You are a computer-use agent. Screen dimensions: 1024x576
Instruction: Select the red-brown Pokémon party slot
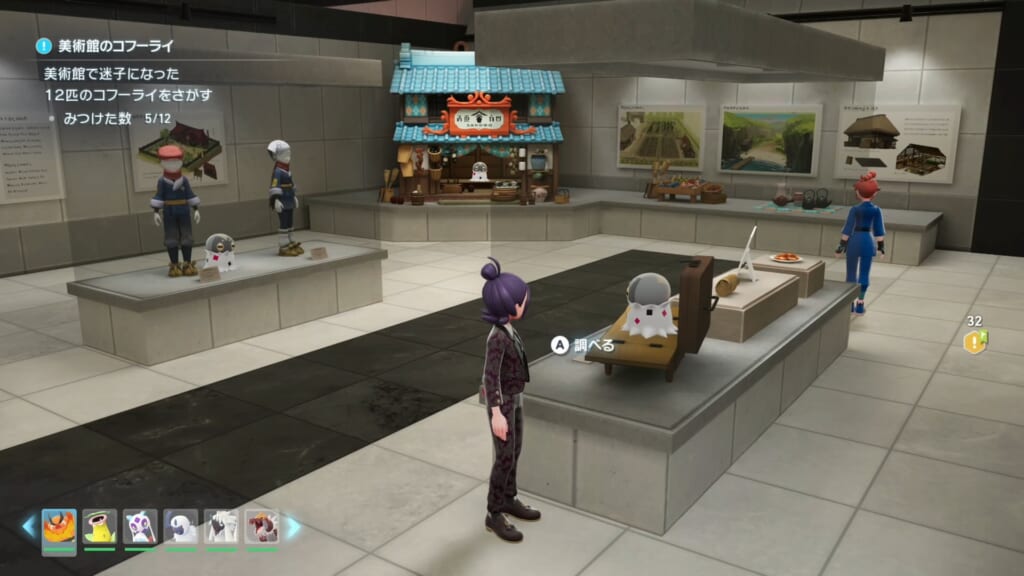(262, 525)
